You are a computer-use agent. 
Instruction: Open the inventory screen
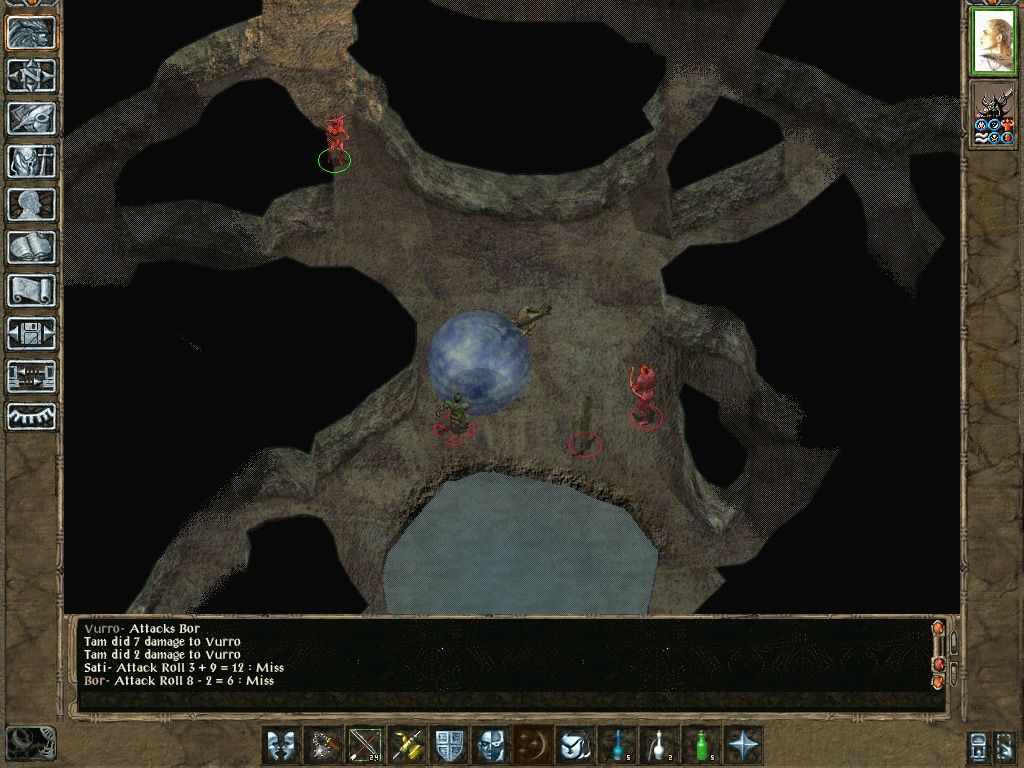[32, 161]
